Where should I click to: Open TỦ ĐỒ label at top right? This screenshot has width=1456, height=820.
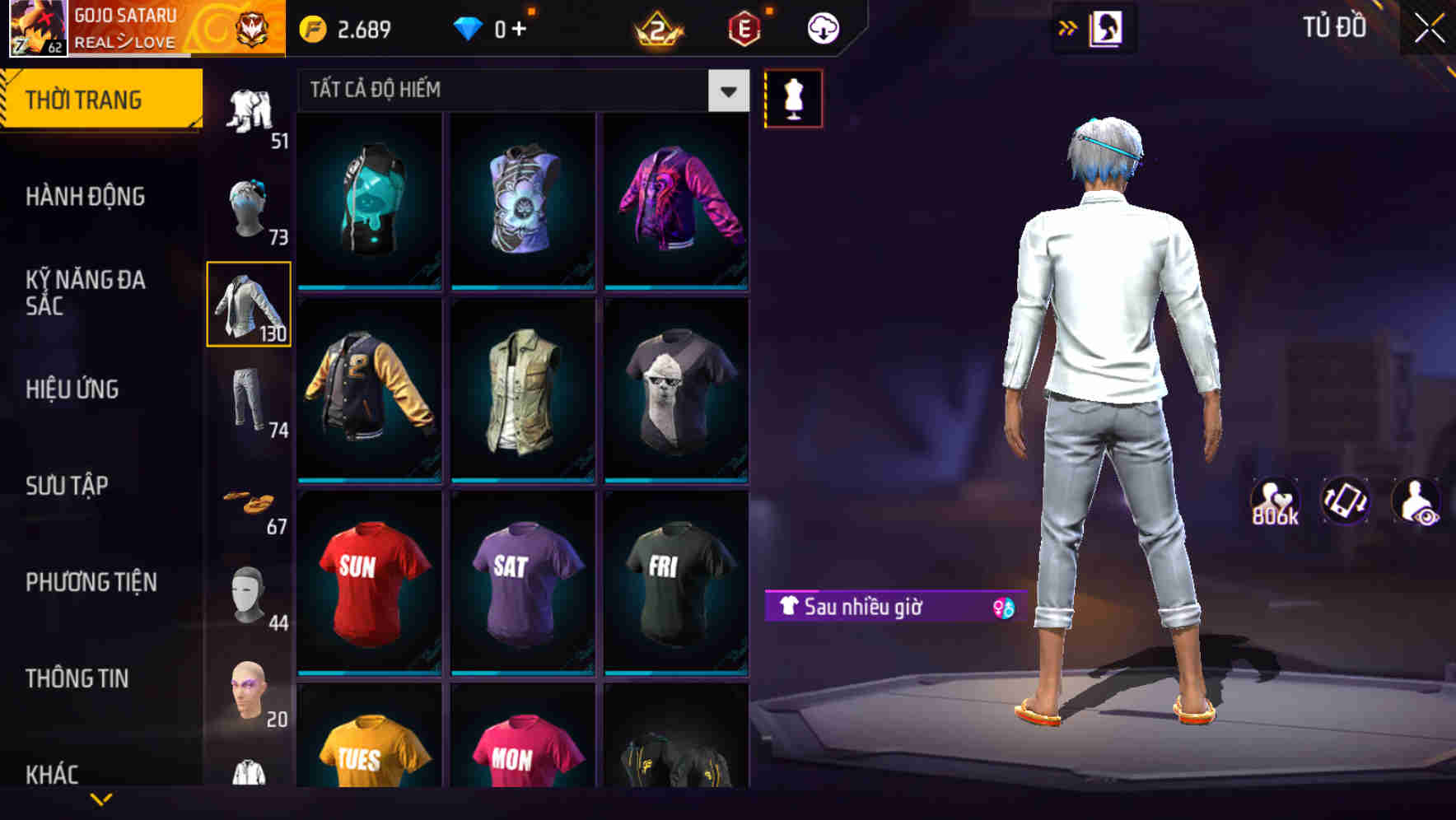(1334, 26)
